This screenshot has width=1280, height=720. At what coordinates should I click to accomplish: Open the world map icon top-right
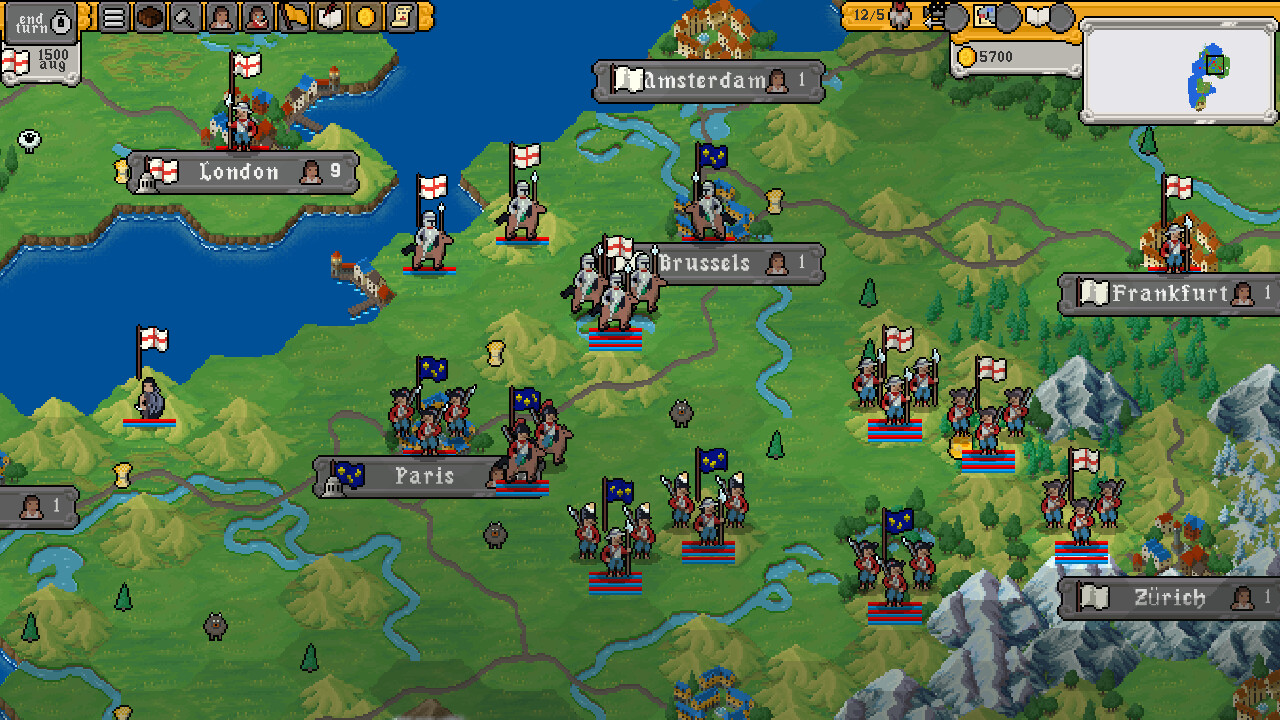984,16
